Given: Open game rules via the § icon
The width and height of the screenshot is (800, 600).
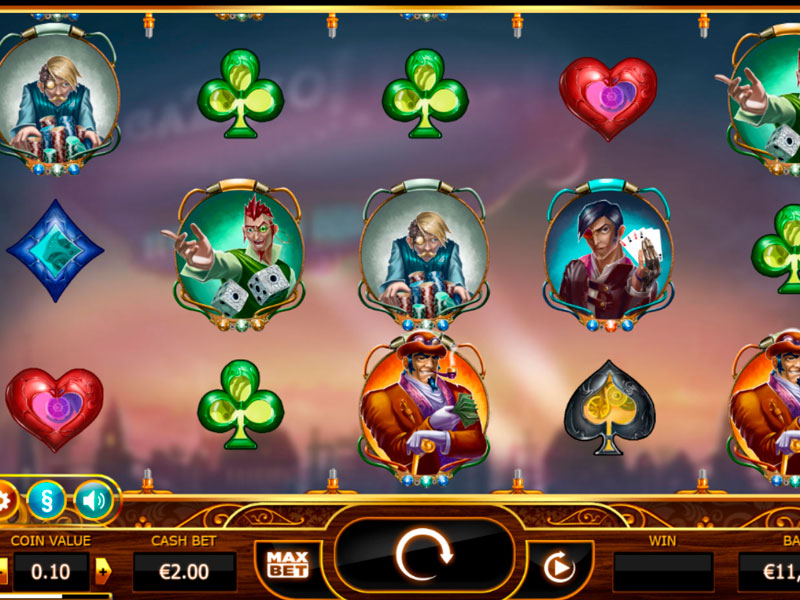Looking at the screenshot, I should (x=46, y=499).
